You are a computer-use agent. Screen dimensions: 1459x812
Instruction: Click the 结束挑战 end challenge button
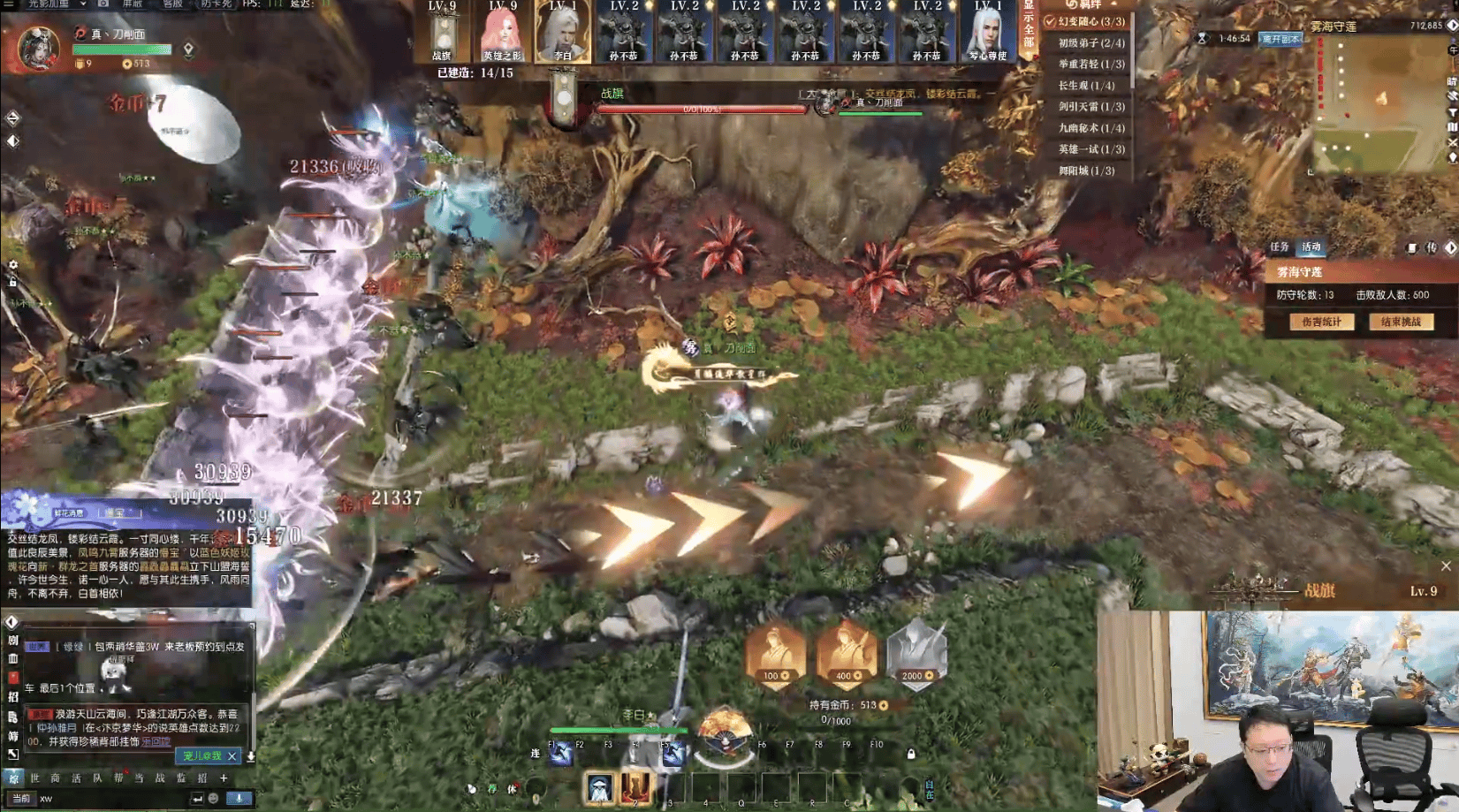click(x=1401, y=322)
